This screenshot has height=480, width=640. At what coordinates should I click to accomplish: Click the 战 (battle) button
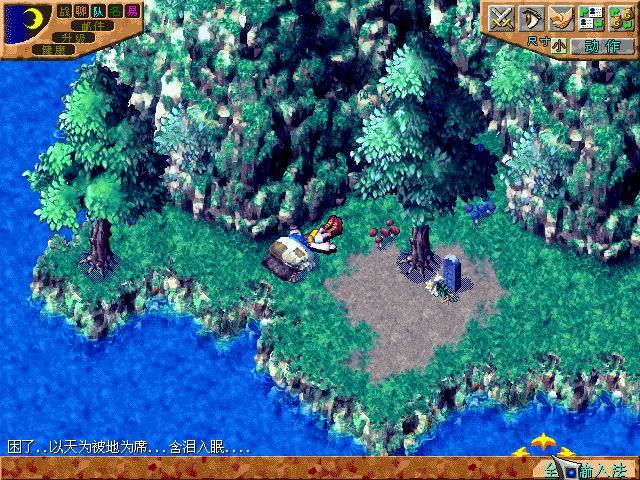[x=65, y=10]
